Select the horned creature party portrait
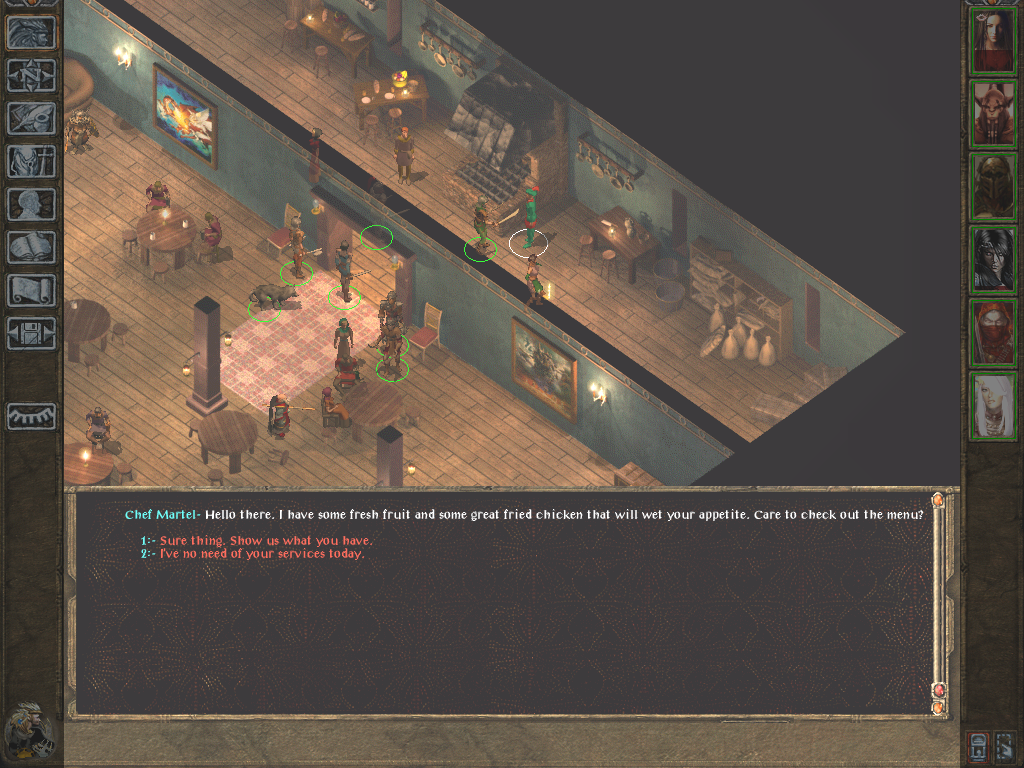1024x768 pixels. tap(993, 114)
